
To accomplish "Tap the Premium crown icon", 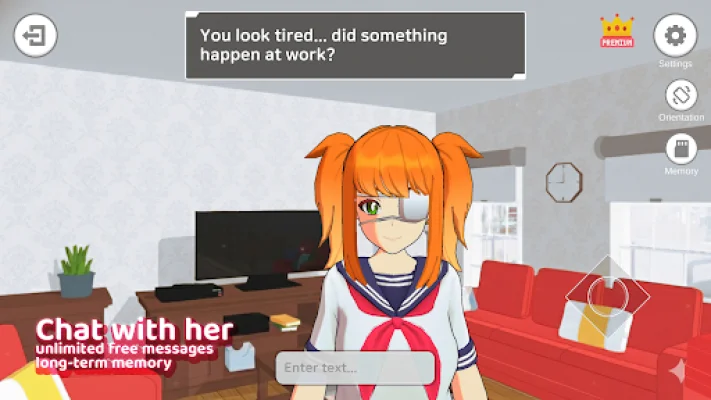I will [617, 31].
